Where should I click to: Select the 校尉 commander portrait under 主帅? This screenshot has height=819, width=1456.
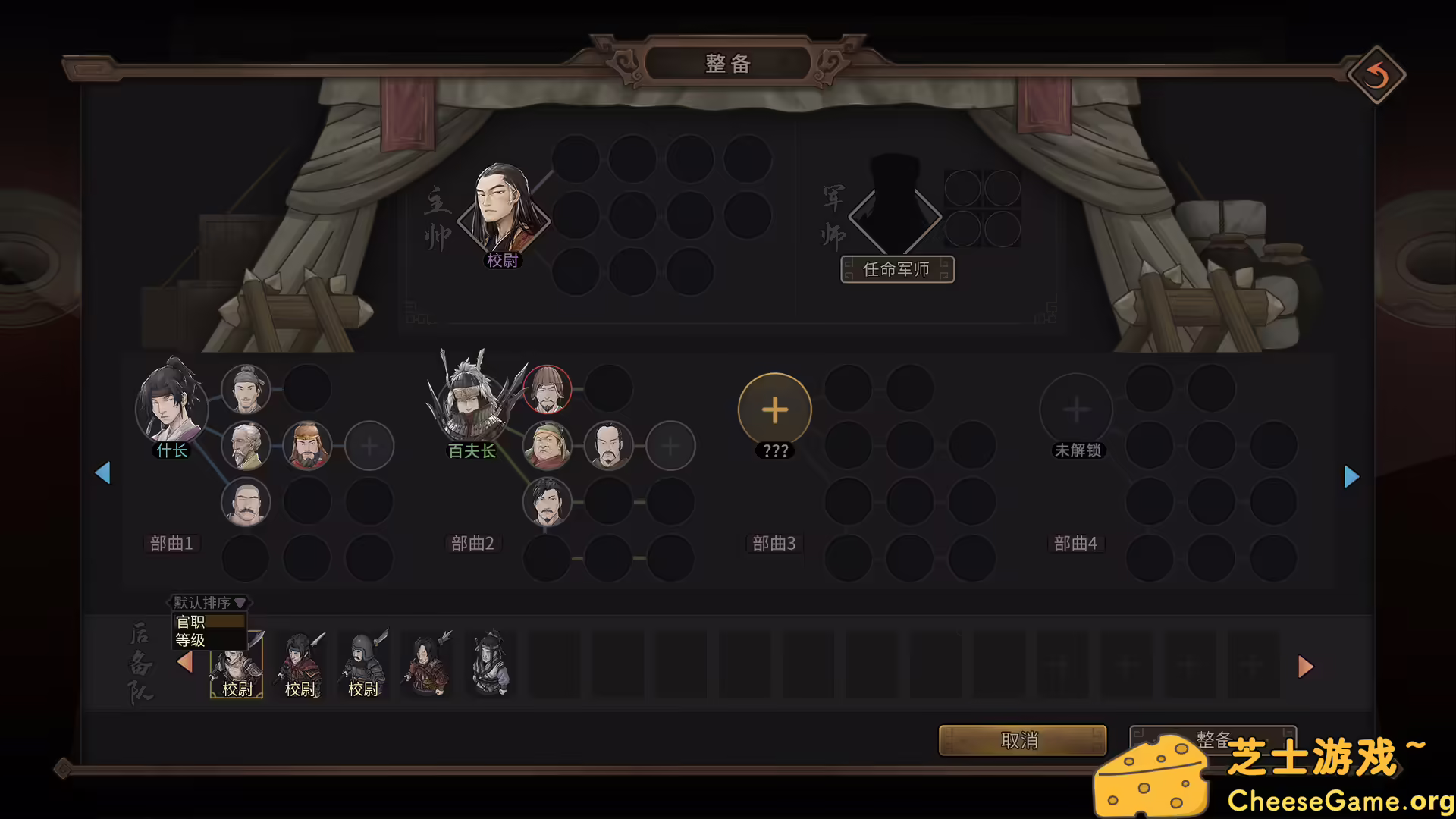pos(502,212)
